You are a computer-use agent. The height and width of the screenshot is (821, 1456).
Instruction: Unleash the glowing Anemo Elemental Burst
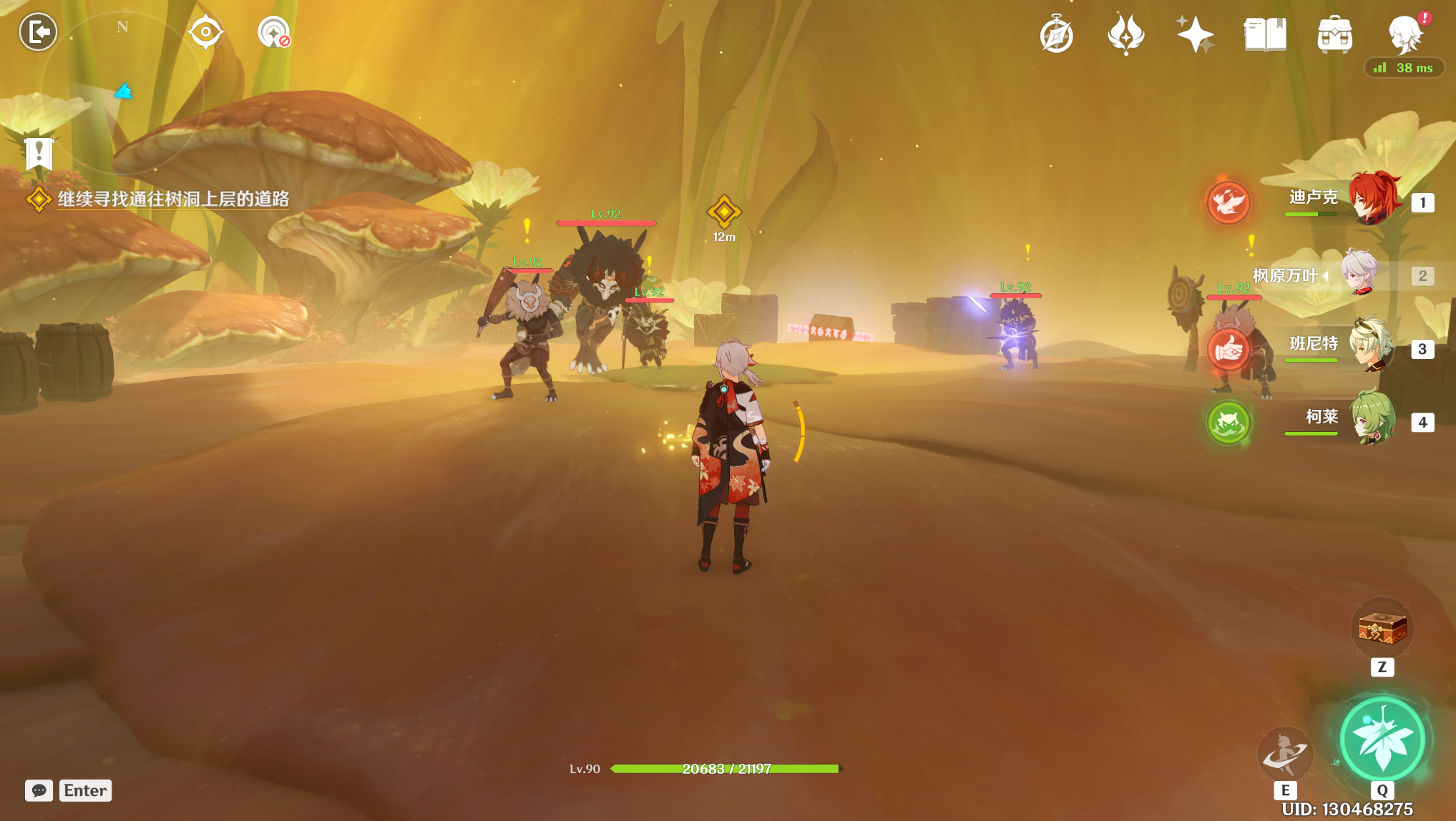pos(1382,739)
